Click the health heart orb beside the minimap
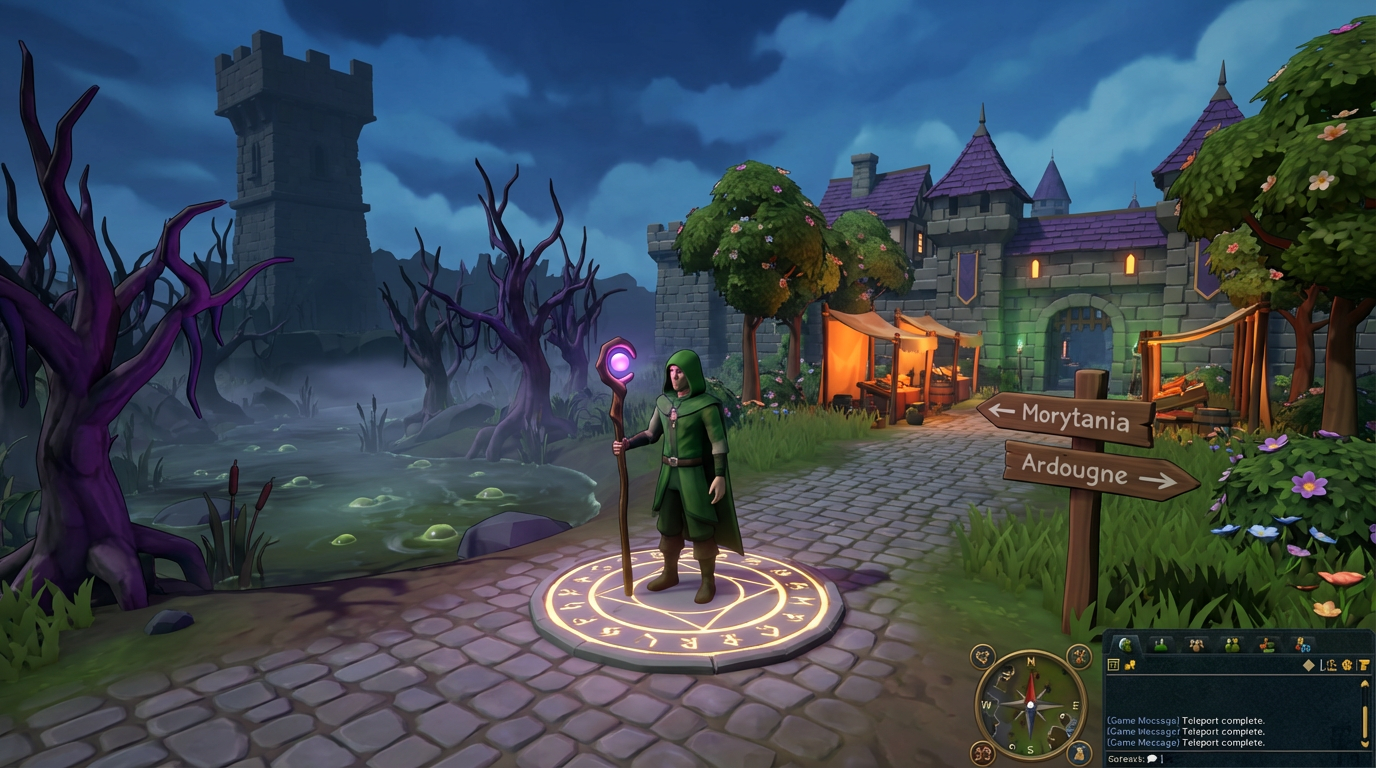The width and height of the screenshot is (1376, 768). click(983, 656)
